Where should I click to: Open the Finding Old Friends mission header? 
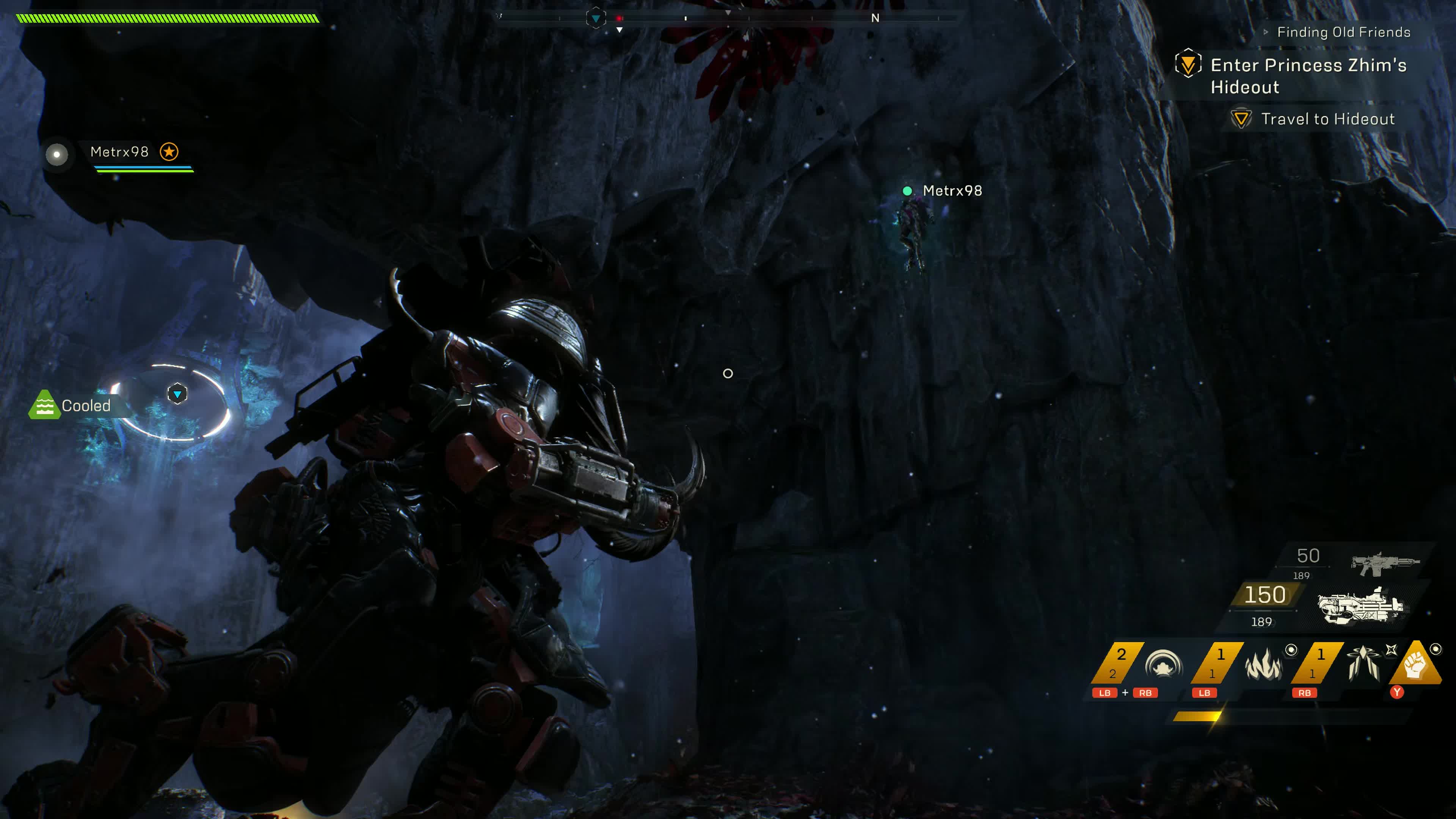[1343, 32]
